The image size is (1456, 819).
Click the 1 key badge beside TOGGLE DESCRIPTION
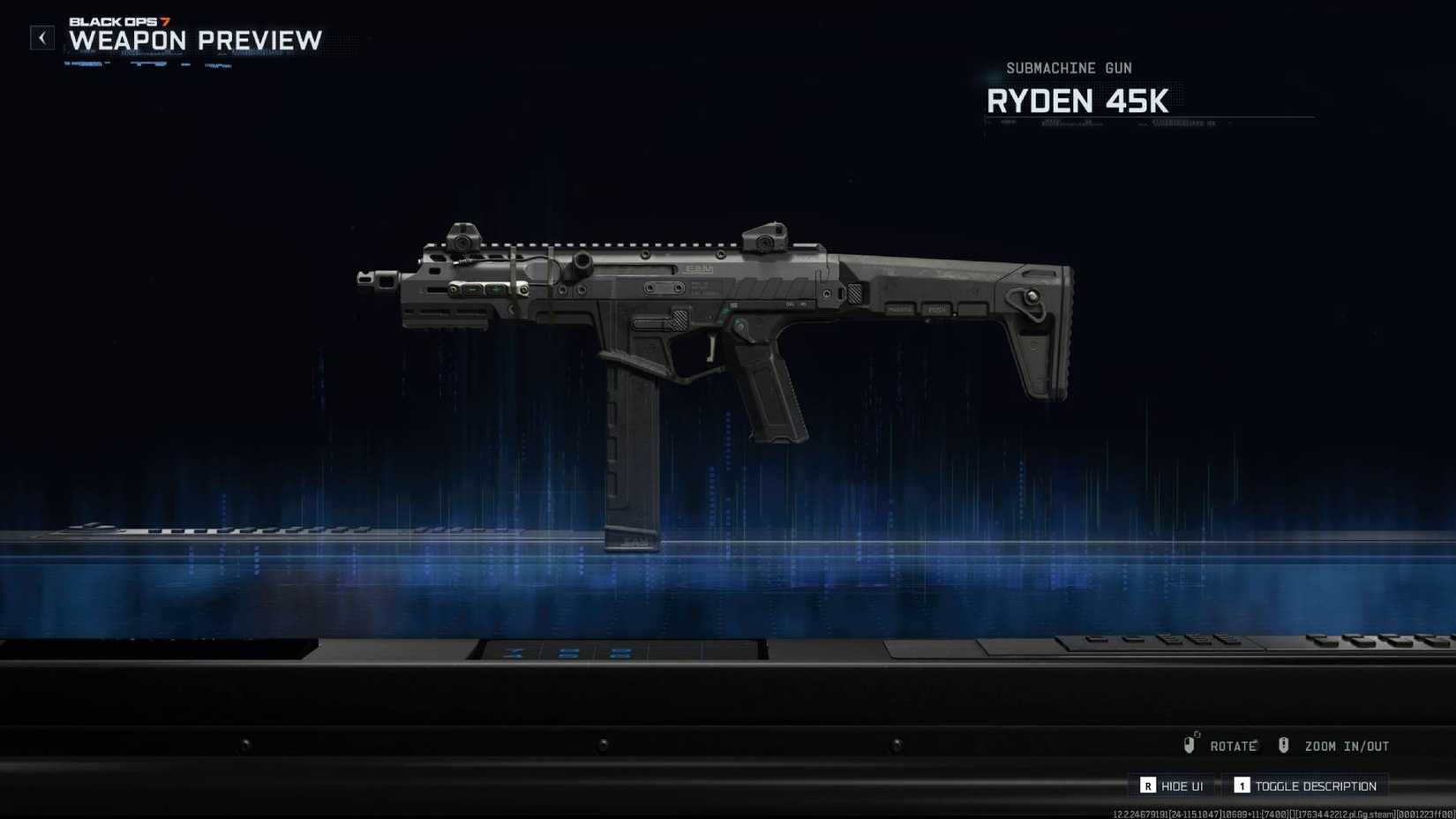coord(1242,785)
